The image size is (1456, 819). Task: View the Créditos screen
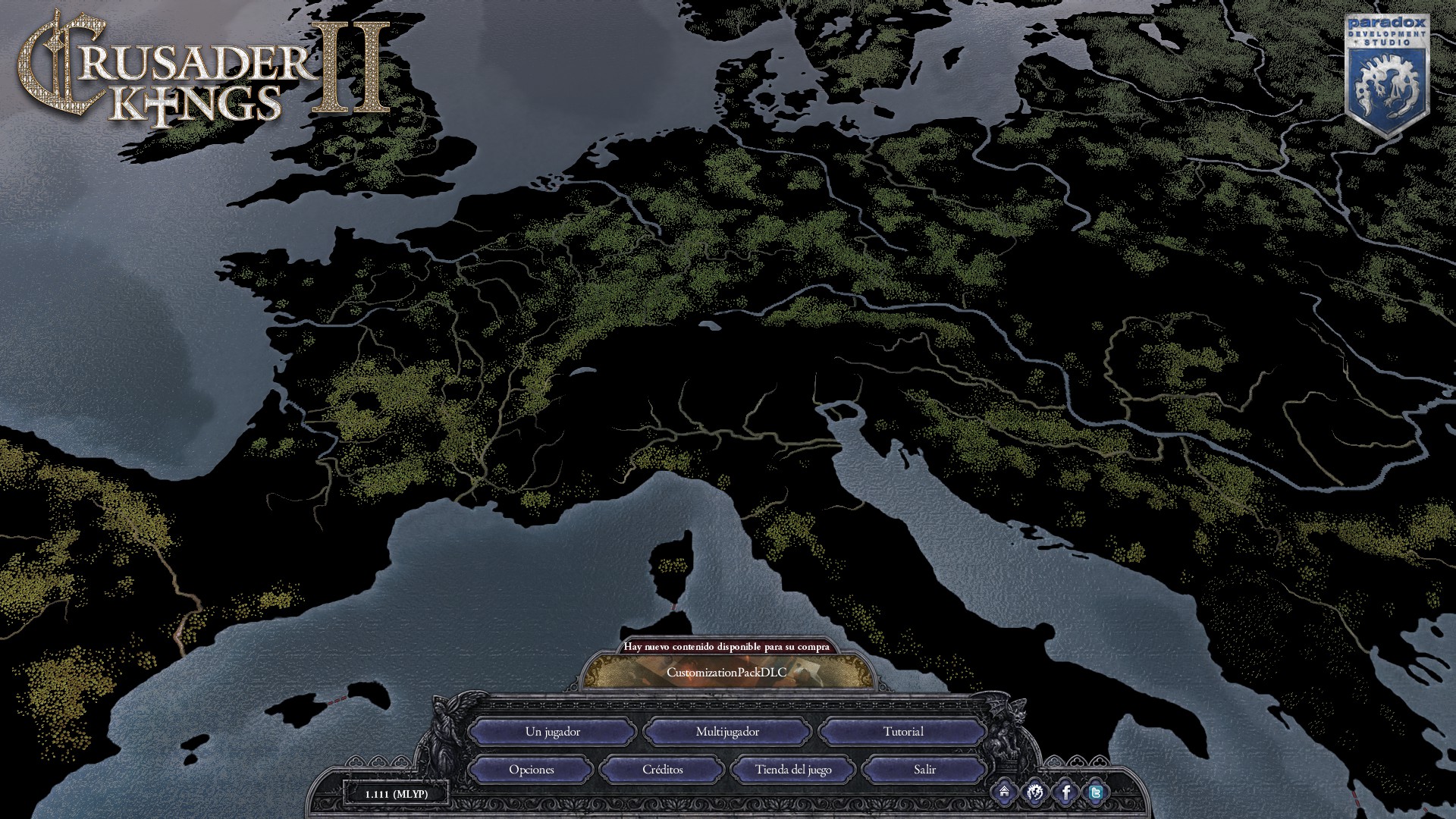point(662,770)
